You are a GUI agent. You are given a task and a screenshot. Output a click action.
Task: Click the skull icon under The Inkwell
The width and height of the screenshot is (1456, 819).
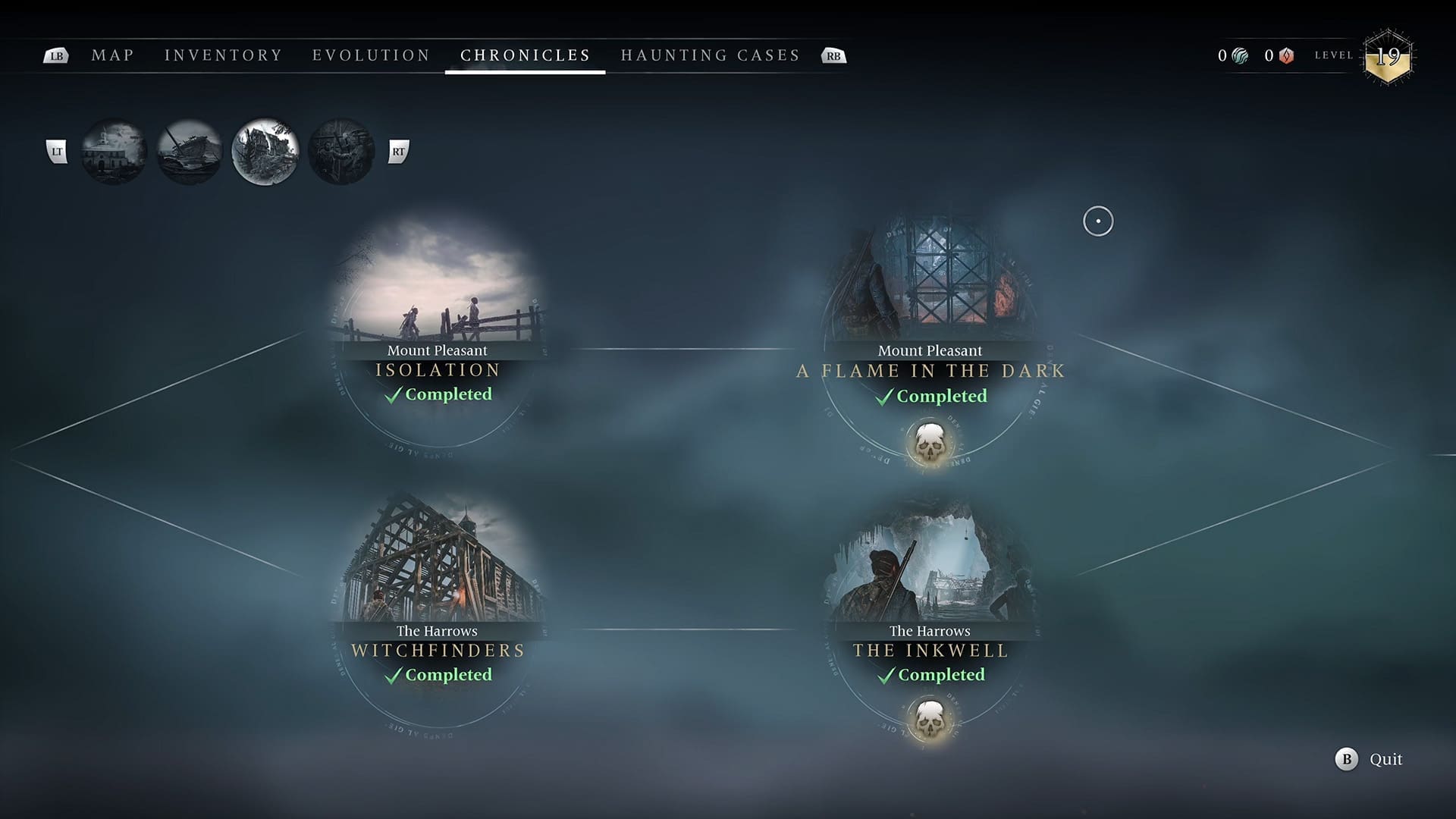click(x=930, y=719)
